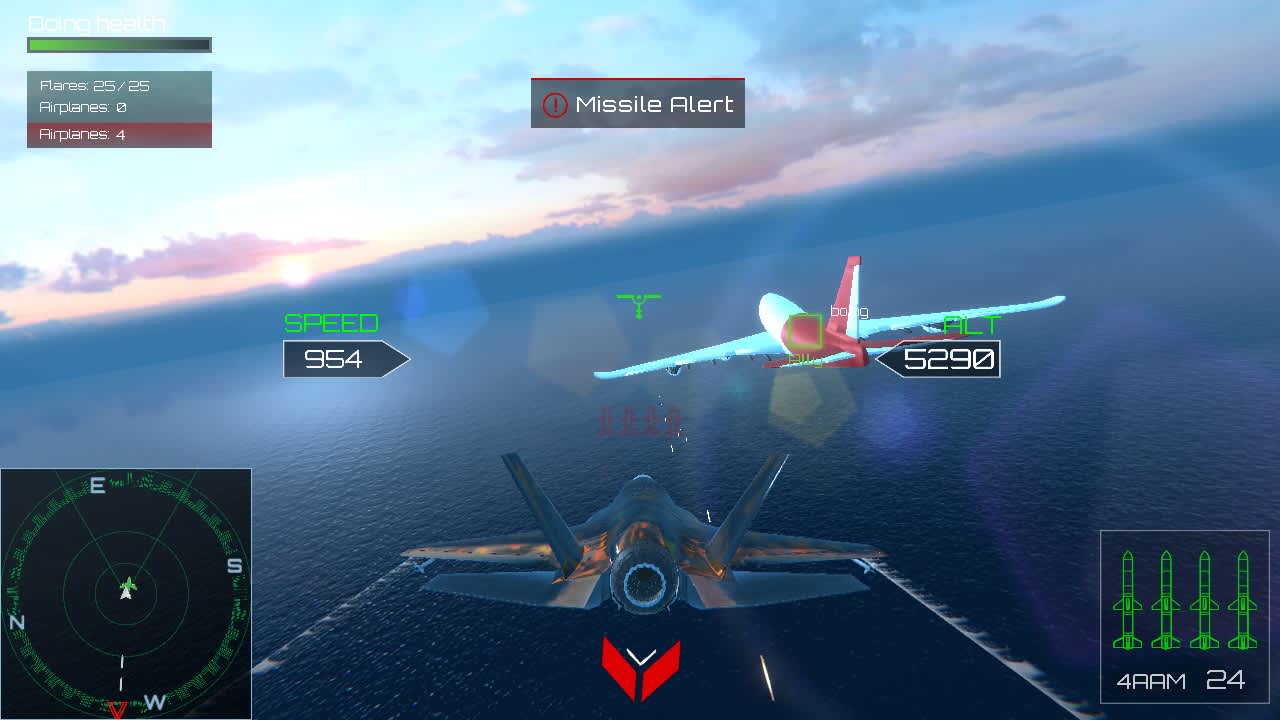
Task: Toggle the red Airplanes: 4 counter row
Action: [x=119, y=134]
